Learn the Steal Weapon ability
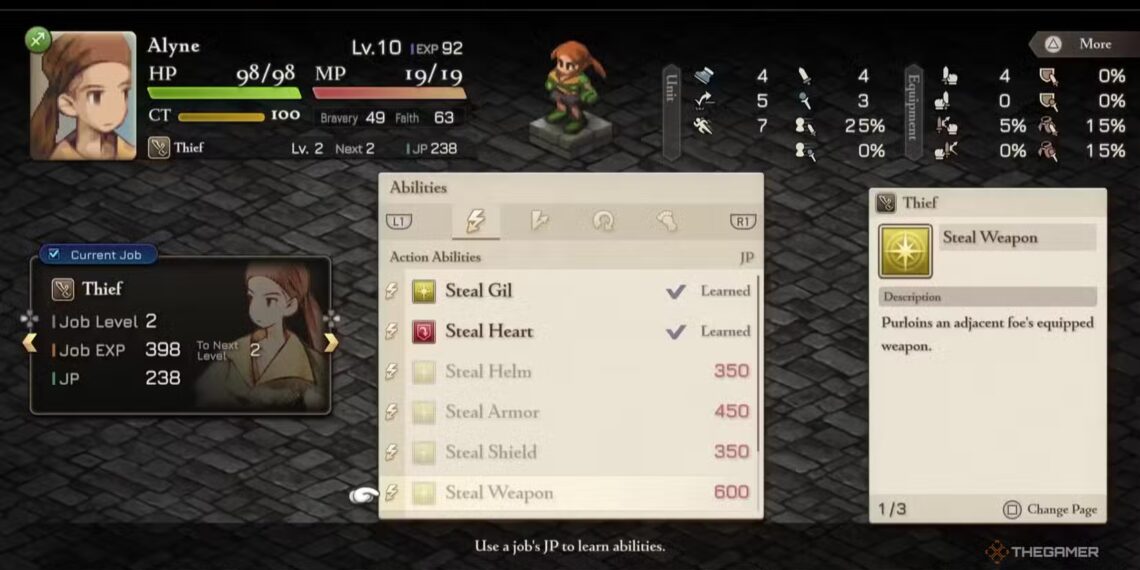The image size is (1140, 570). click(x=570, y=492)
